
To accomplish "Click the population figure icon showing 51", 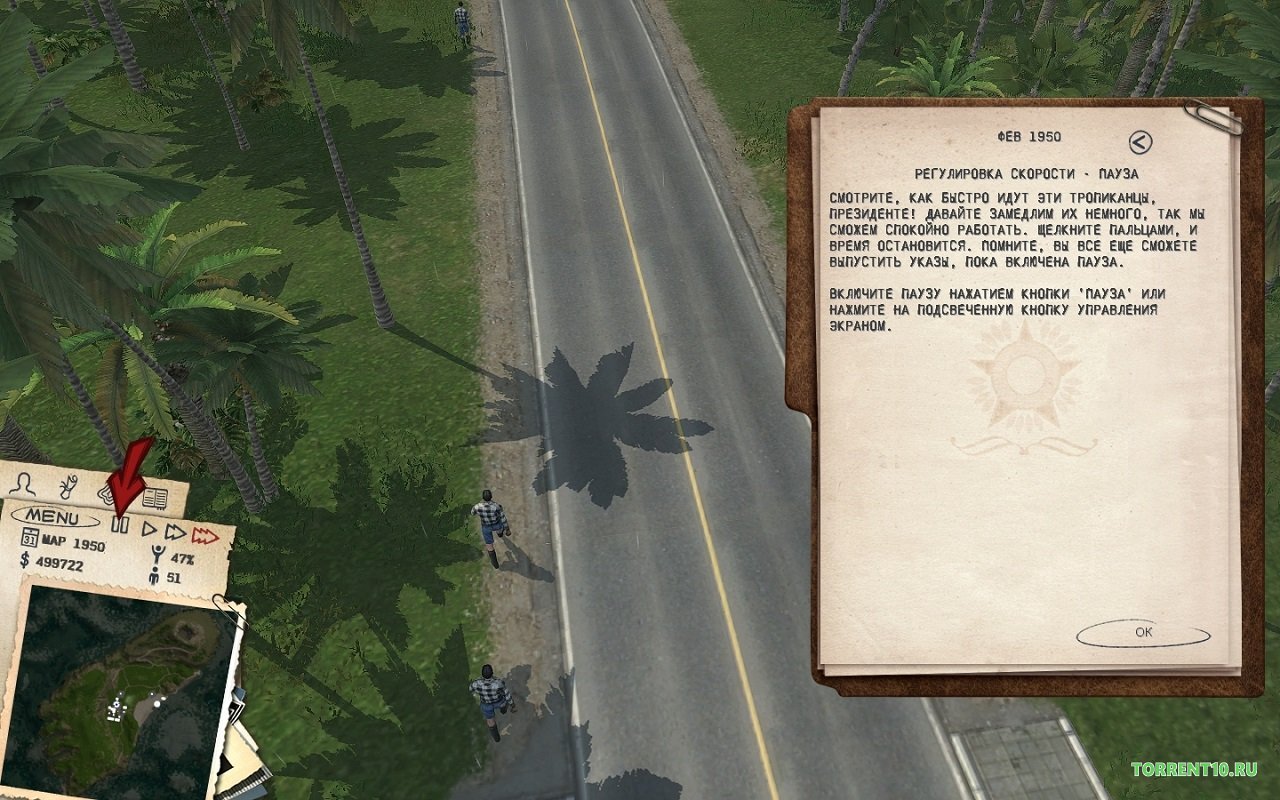I will [x=153, y=573].
